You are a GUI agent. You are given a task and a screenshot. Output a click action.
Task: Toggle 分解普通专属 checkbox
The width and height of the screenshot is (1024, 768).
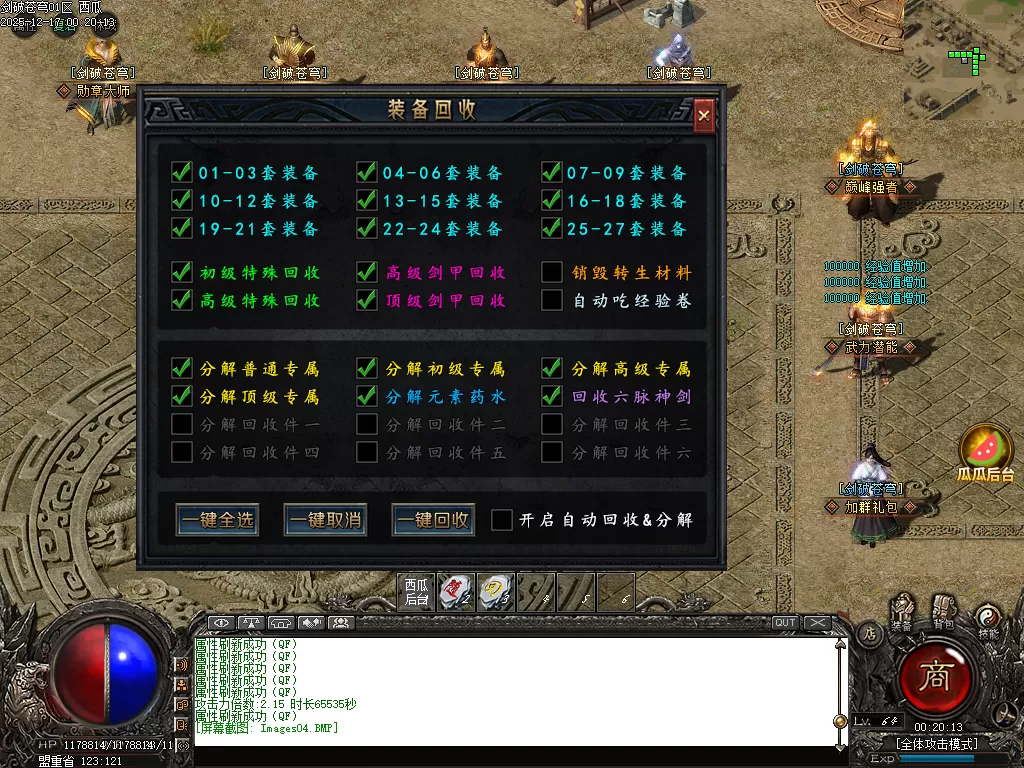tap(182, 368)
